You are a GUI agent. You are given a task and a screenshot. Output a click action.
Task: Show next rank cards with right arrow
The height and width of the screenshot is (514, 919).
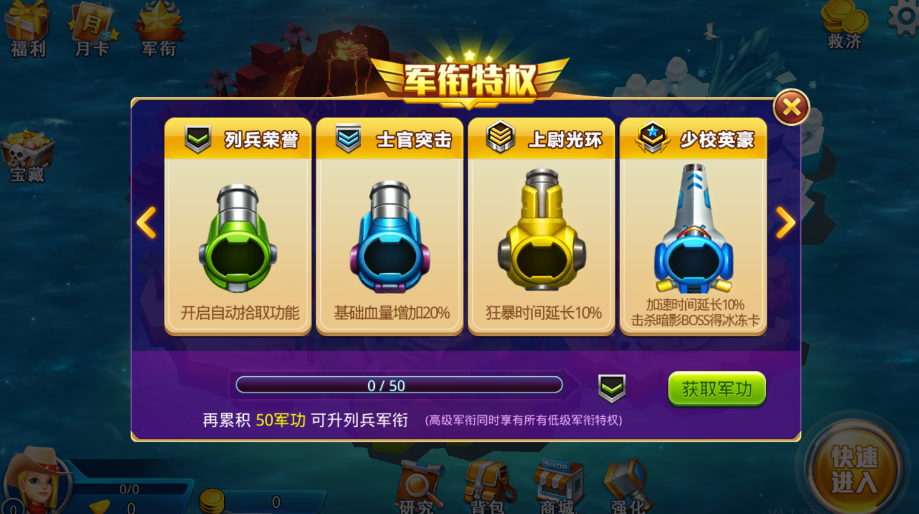pos(785,222)
